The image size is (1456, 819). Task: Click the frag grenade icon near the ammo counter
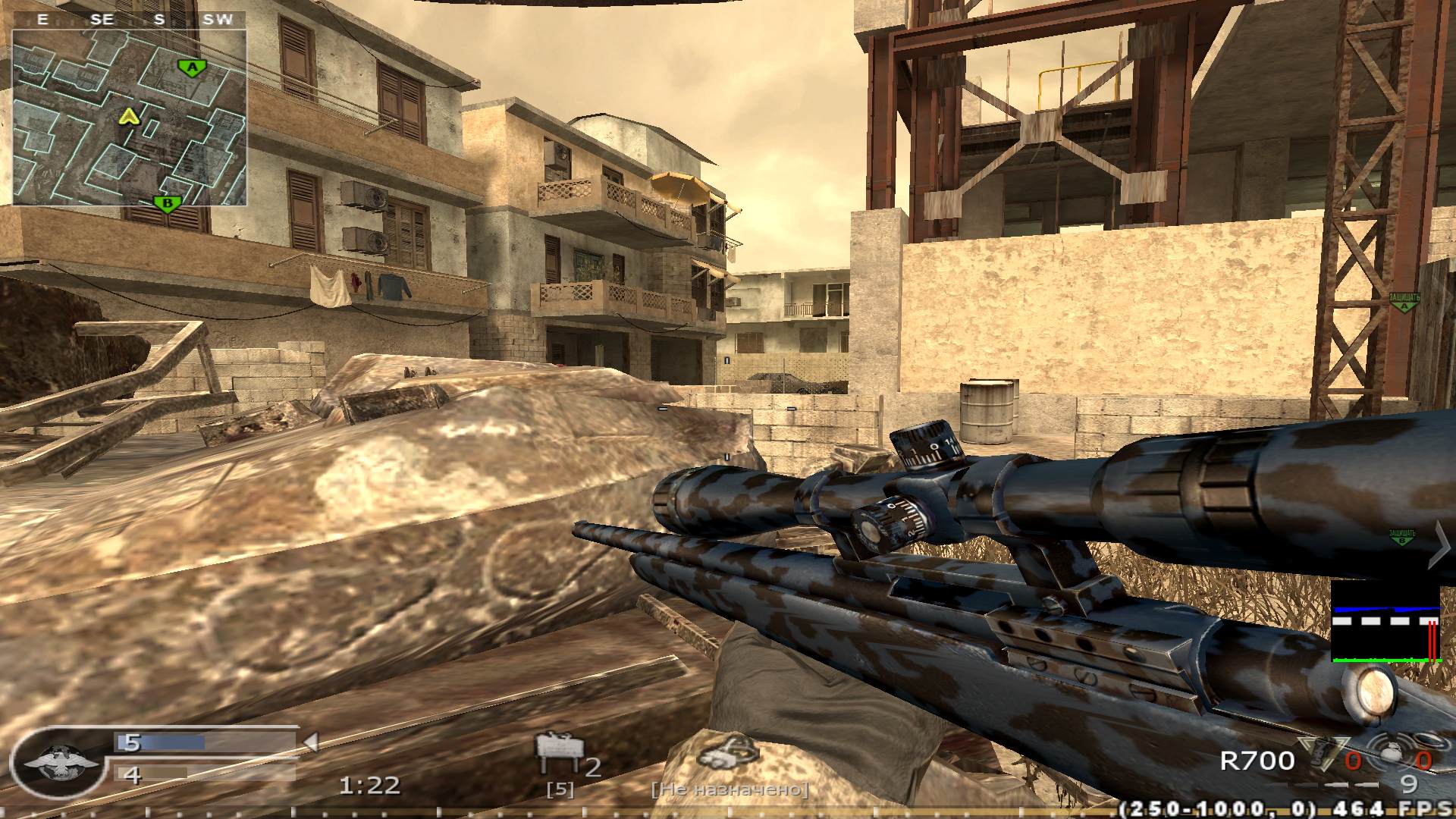(1319, 754)
